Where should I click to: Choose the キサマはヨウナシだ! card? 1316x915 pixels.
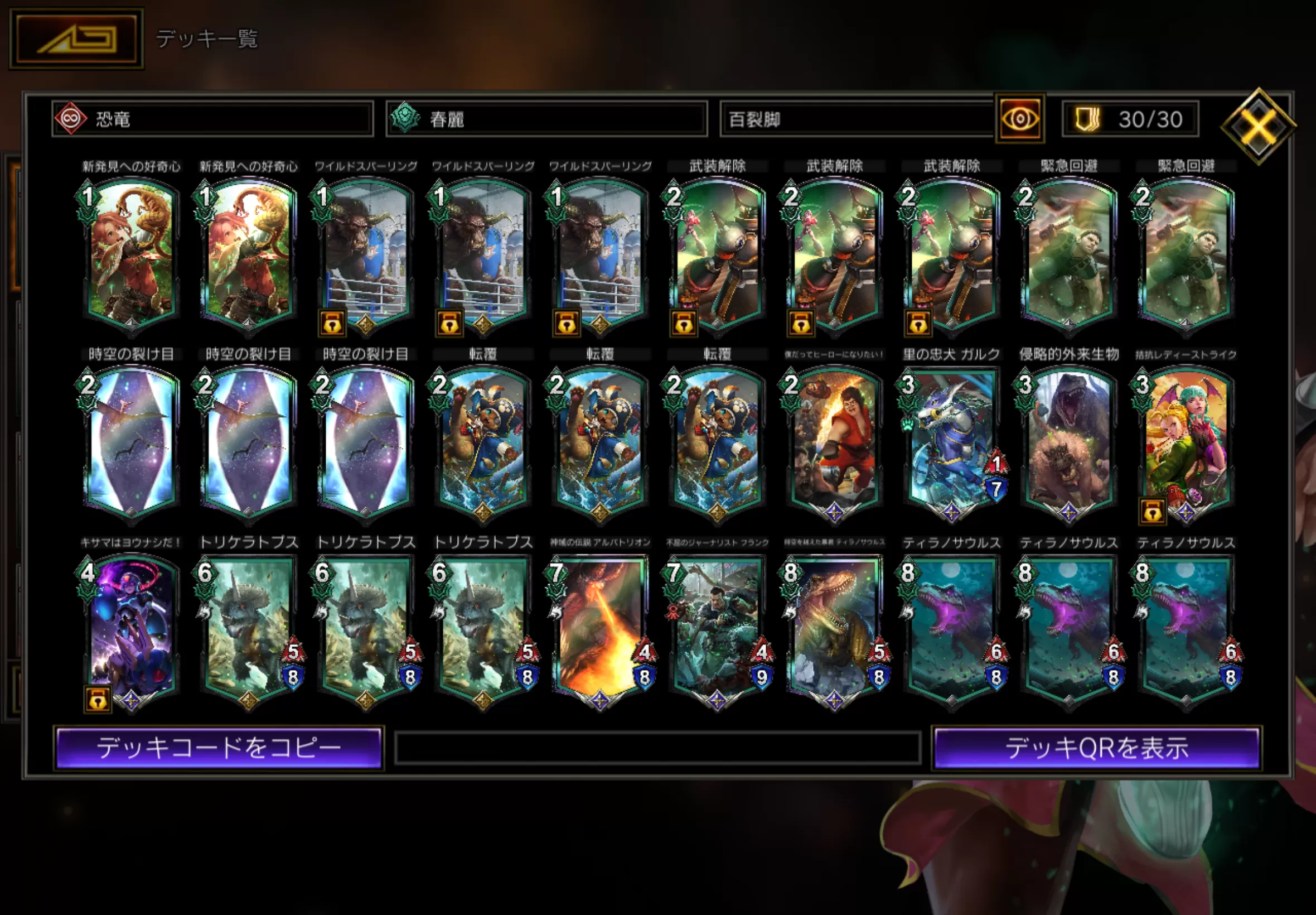point(131,629)
